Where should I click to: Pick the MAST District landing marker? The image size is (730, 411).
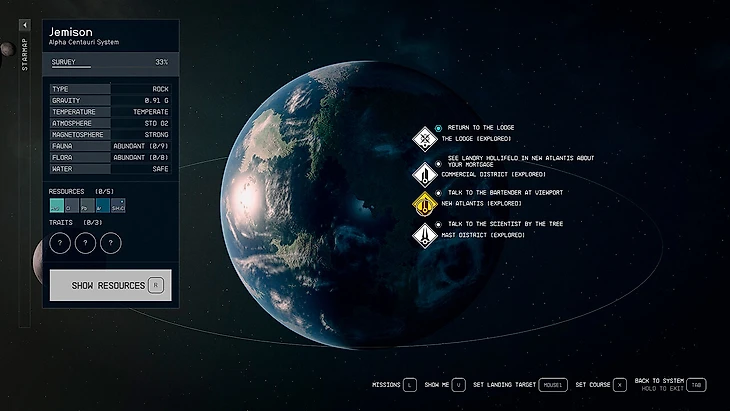pyautogui.click(x=426, y=235)
